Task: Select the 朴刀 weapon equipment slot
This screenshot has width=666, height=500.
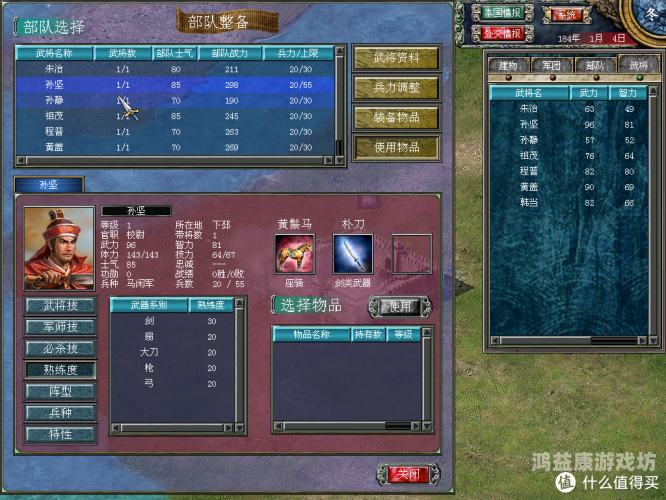Action: point(352,254)
